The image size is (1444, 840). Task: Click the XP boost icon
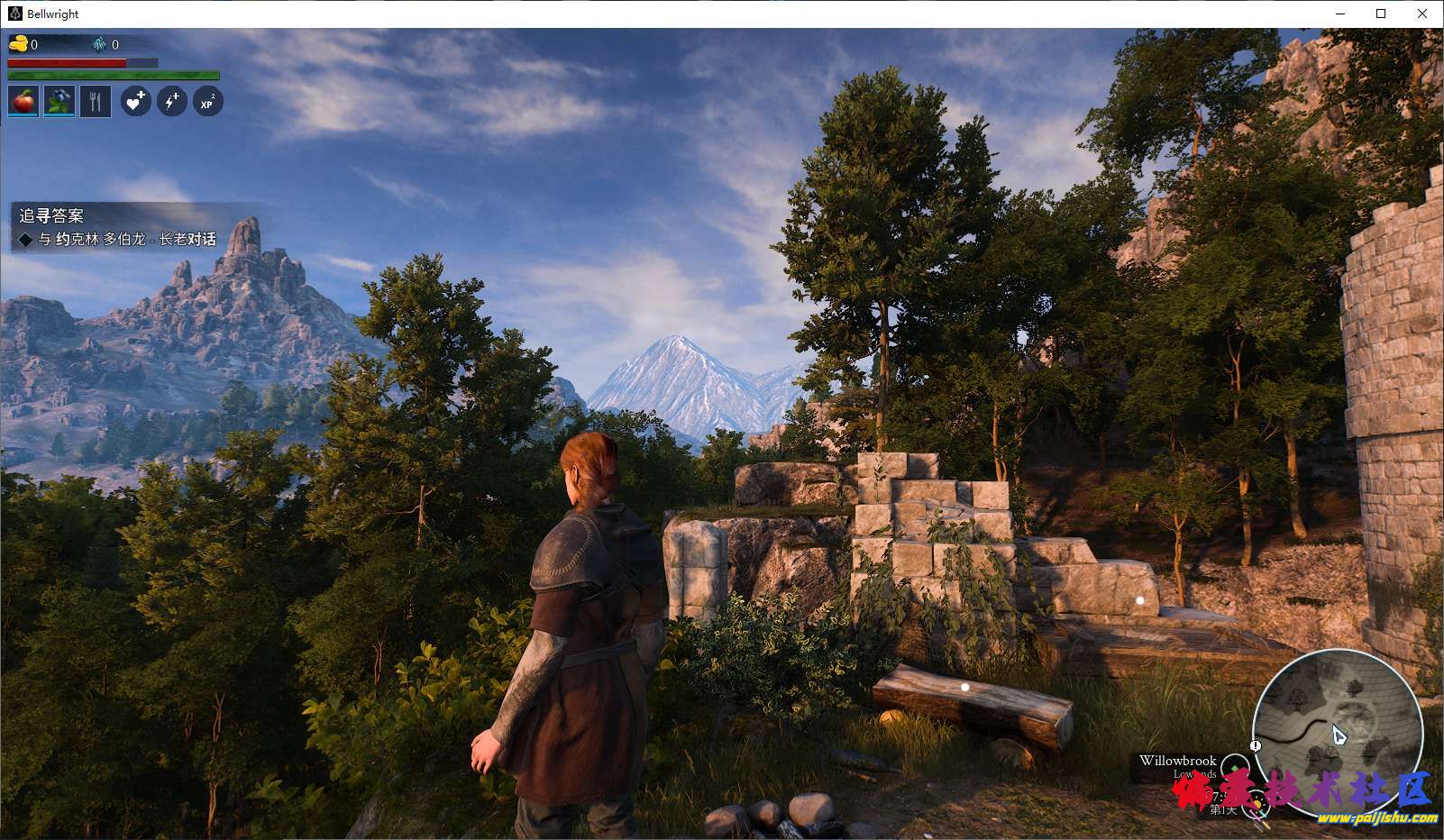(x=207, y=102)
